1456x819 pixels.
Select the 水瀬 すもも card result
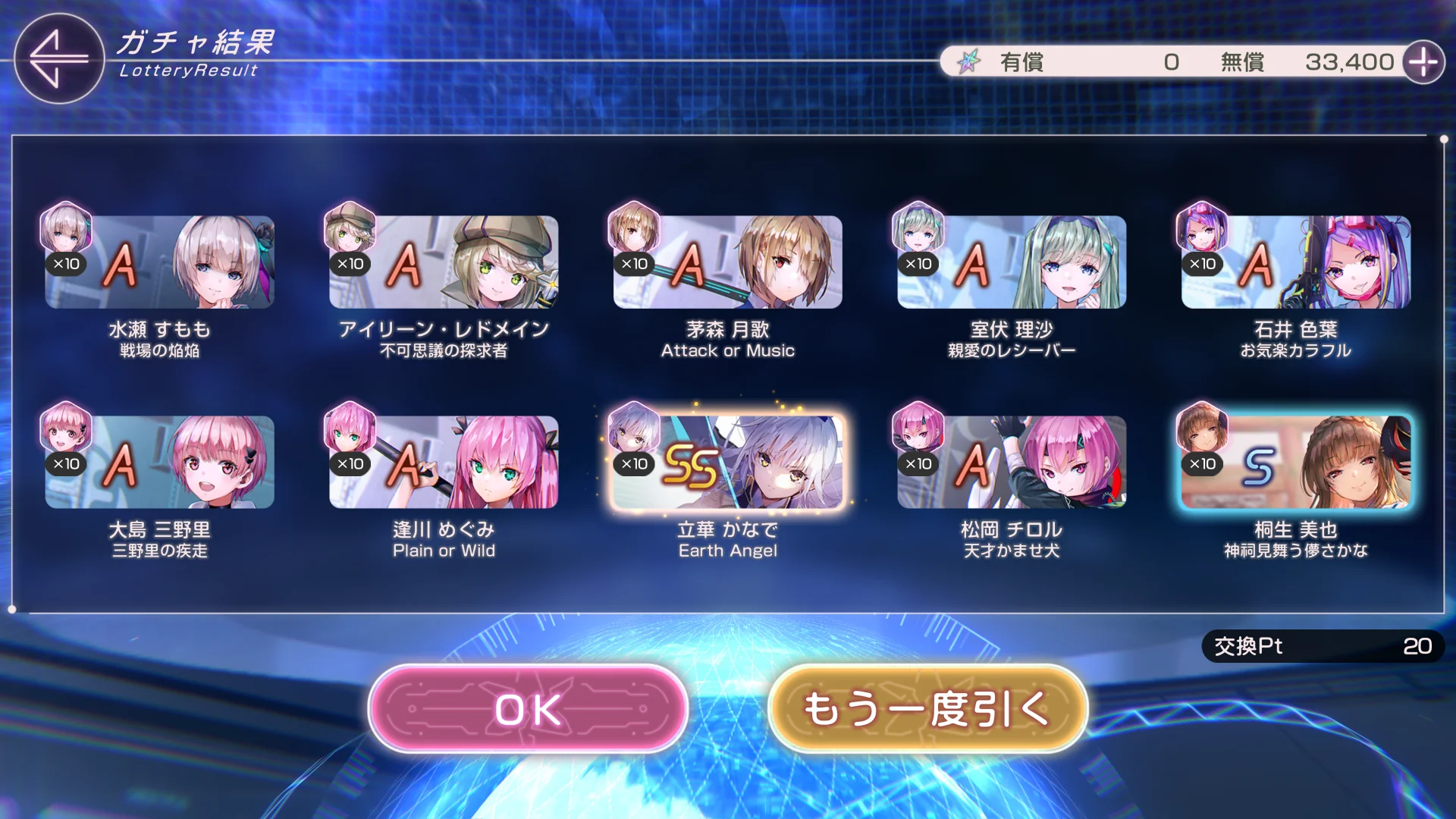point(159,262)
